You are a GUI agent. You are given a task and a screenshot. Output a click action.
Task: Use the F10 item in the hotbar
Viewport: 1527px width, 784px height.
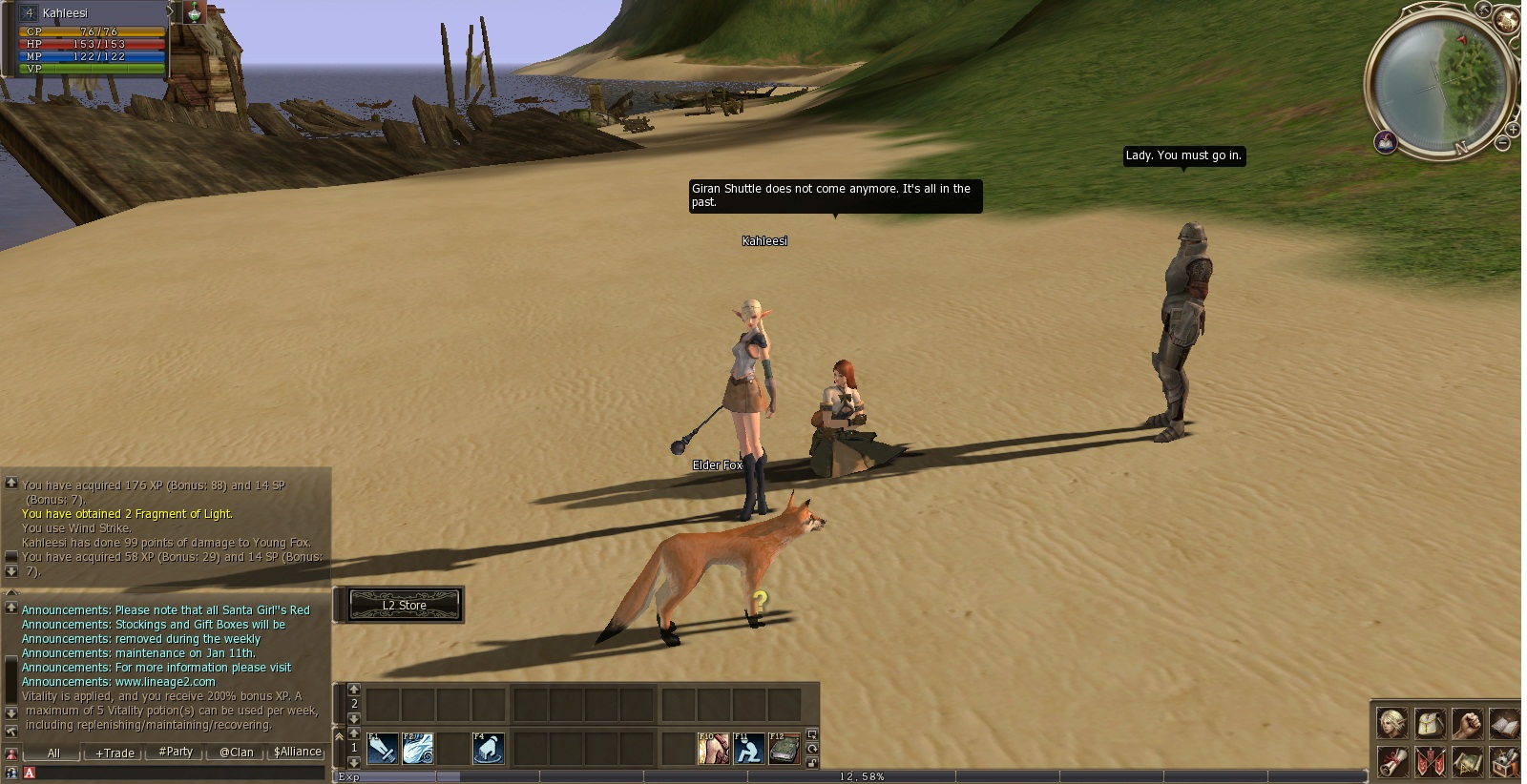(x=713, y=749)
